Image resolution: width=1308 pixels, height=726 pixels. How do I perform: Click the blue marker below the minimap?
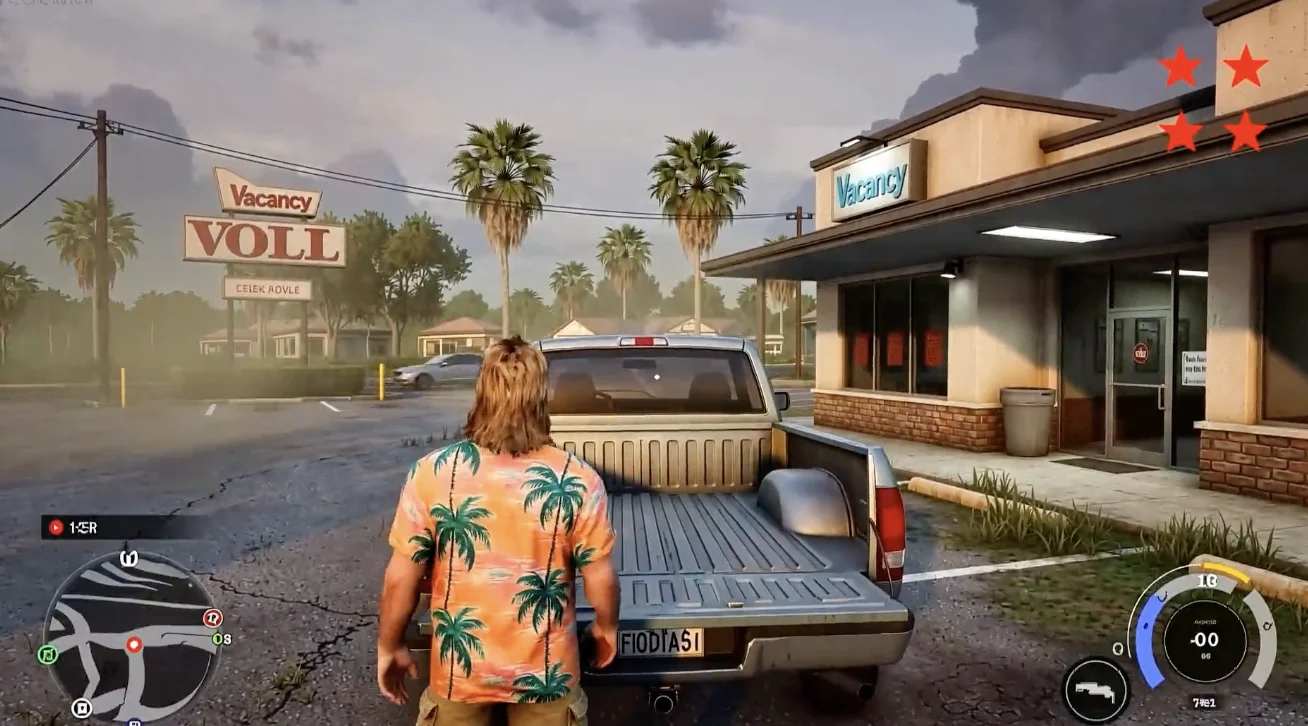[133, 722]
